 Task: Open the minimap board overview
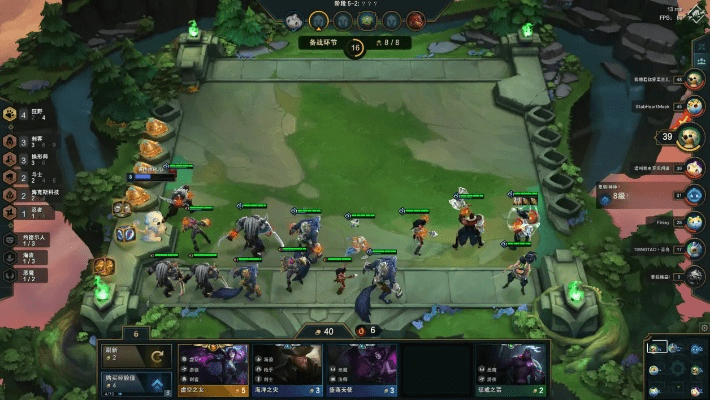[676, 365]
